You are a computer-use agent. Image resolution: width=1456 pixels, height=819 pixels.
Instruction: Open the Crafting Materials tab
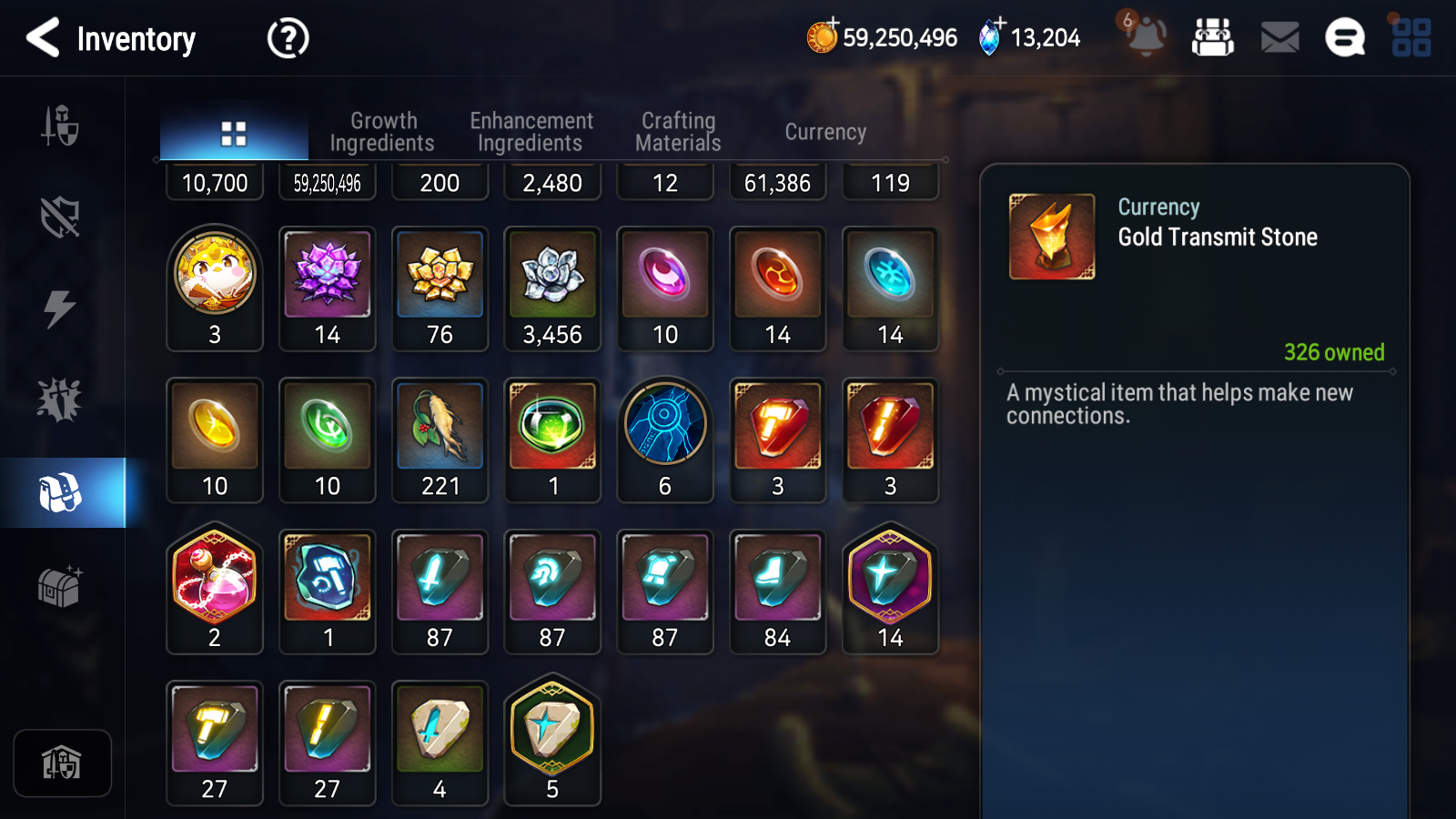point(678,130)
